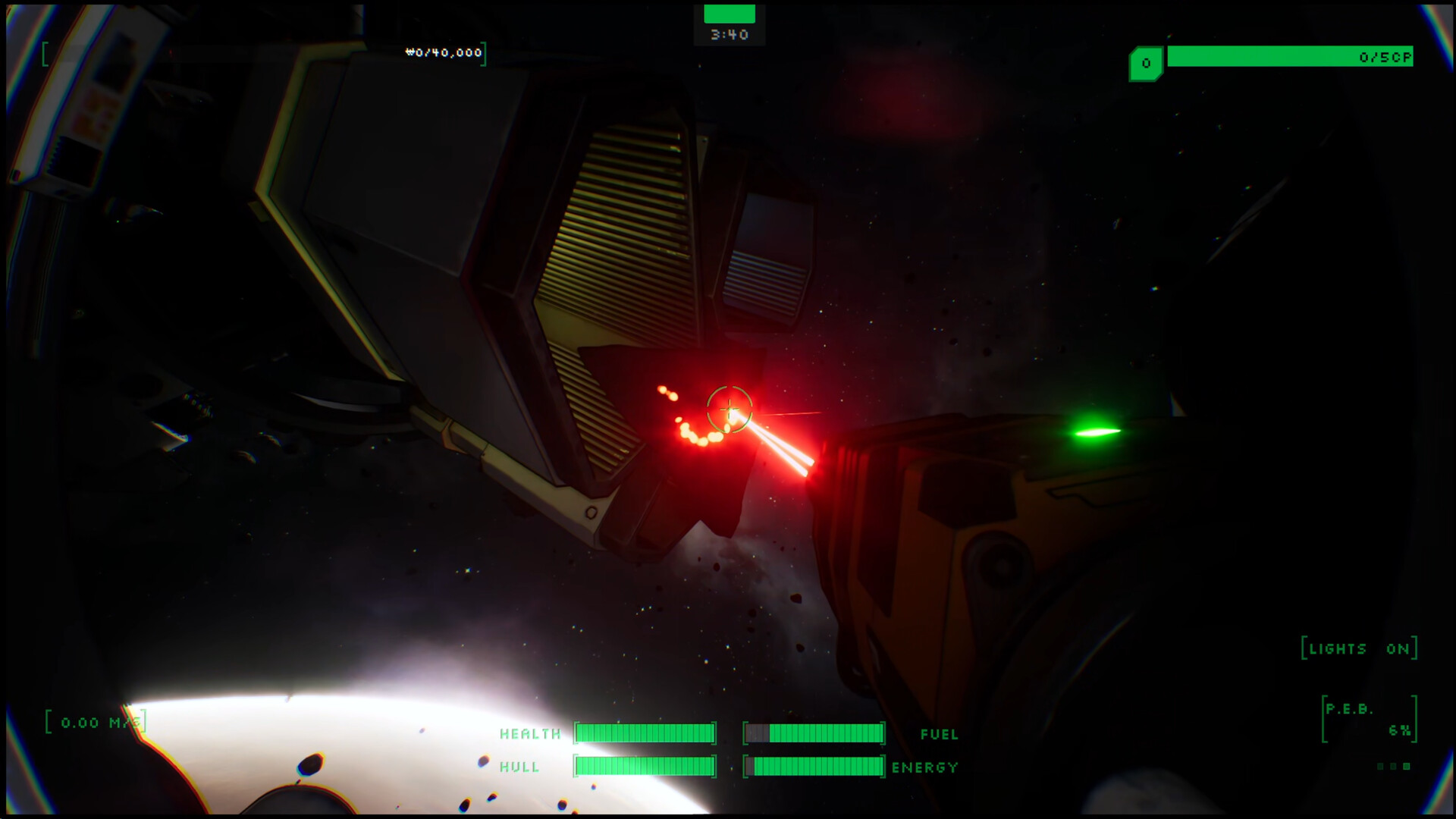Select the 3:40 shift timer label
Image resolution: width=1456 pixels, height=819 pixels.
[x=728, y=33]
